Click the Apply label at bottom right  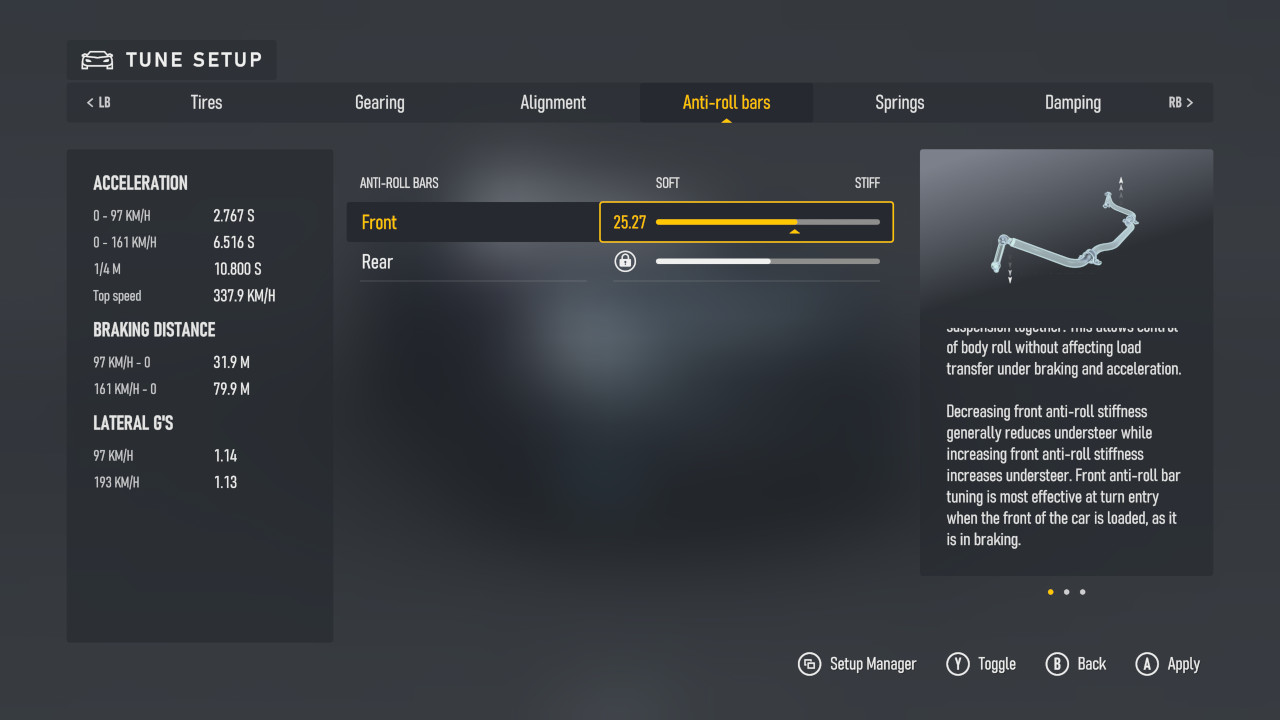1184,663
